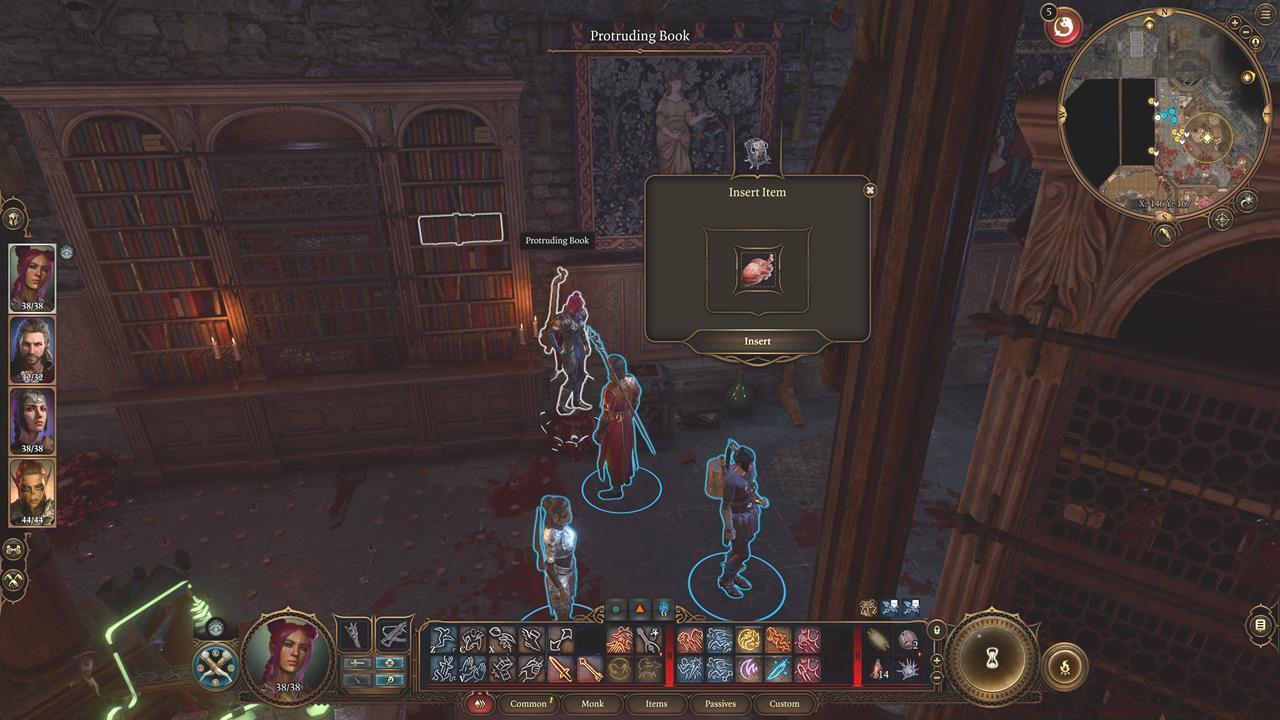The width and height of the screenshot is (1280, 720).
Task: Select the heart item slot in Insert Item
Action: click(x=757, y=270)
